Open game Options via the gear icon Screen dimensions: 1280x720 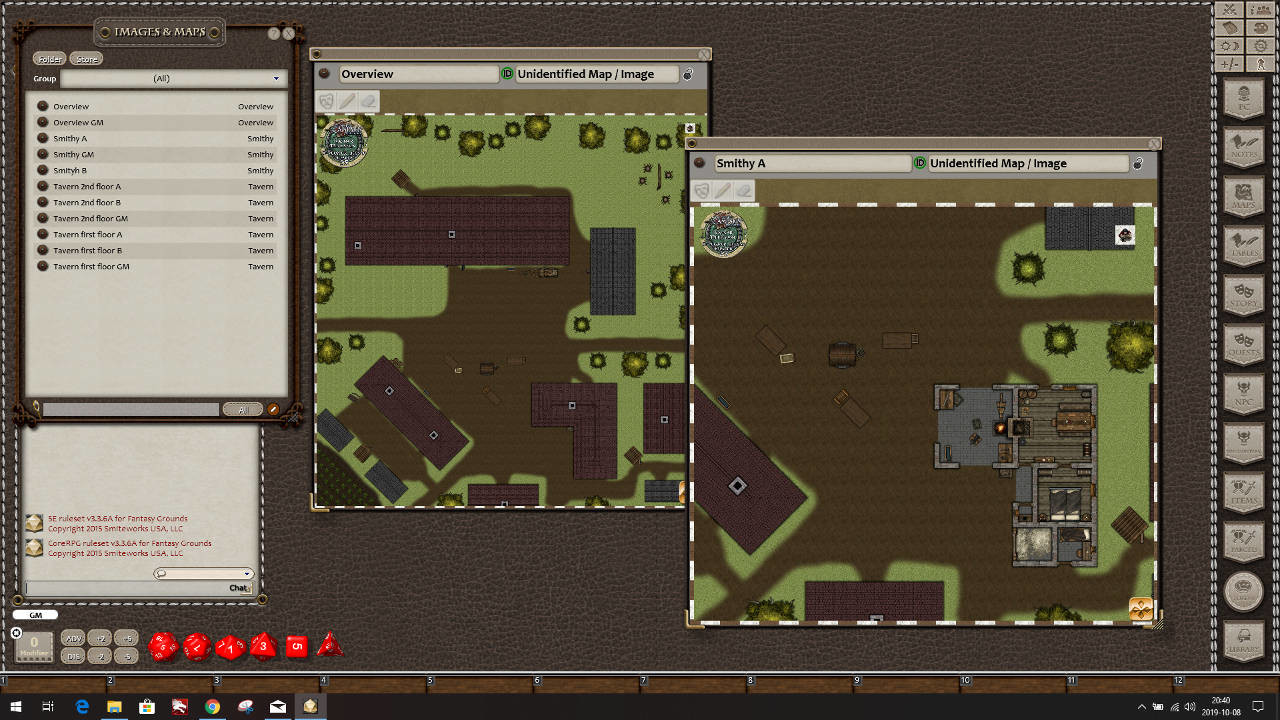[1260, 45]
